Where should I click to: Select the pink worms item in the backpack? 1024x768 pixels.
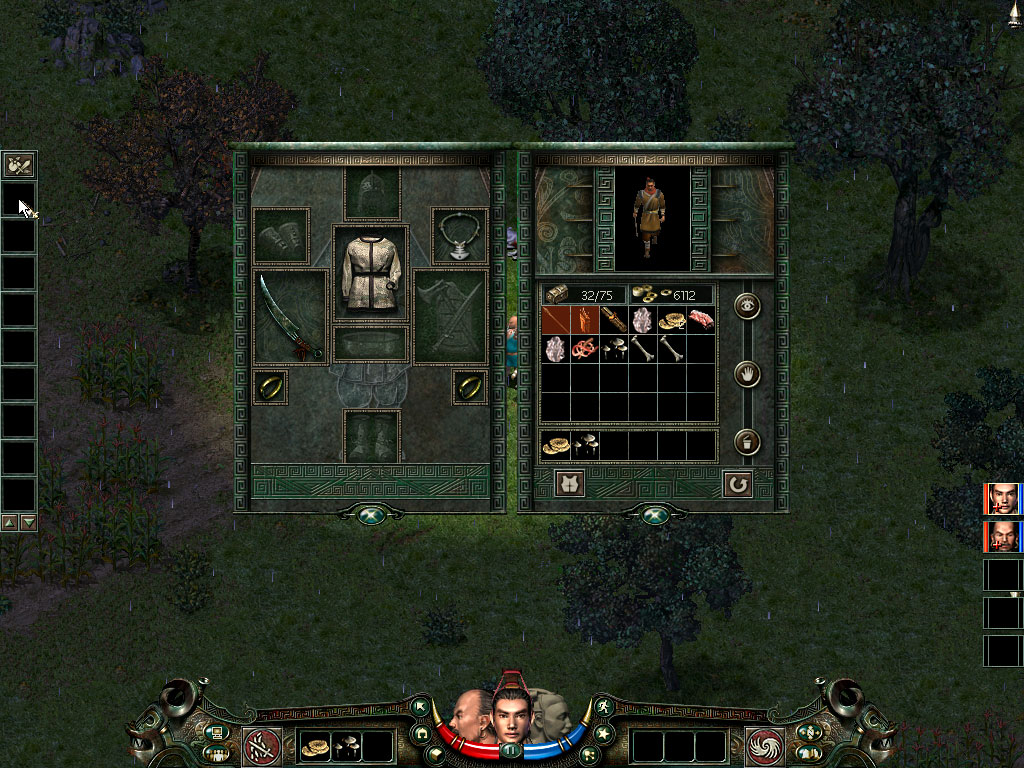click(x=584, y=349)
